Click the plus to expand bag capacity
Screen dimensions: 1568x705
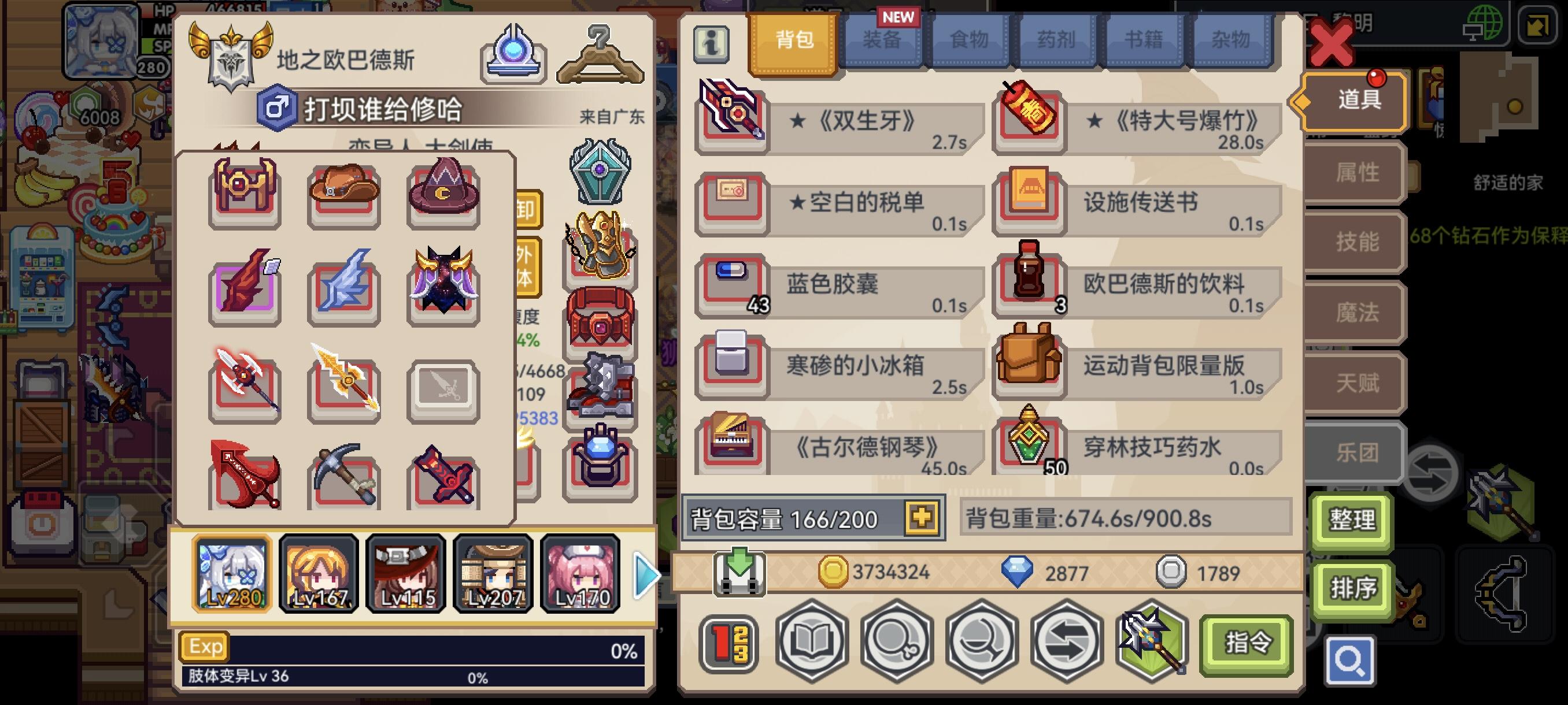(923, 517)
